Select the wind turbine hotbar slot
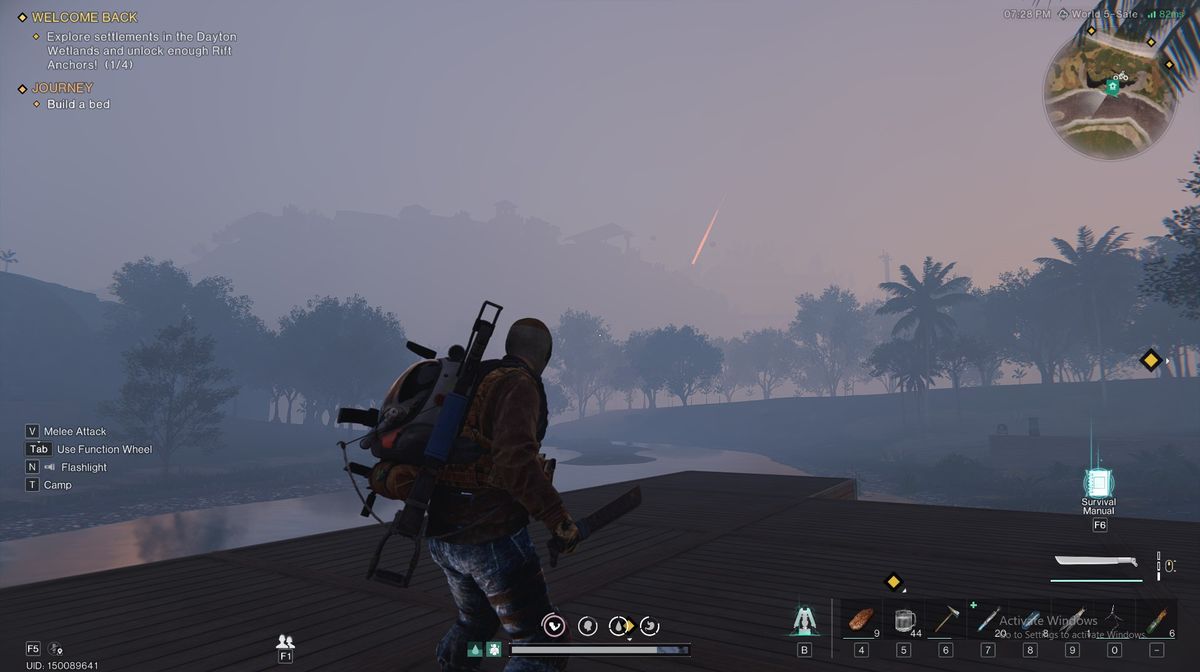1200x672 pixels. [1114, 620]
